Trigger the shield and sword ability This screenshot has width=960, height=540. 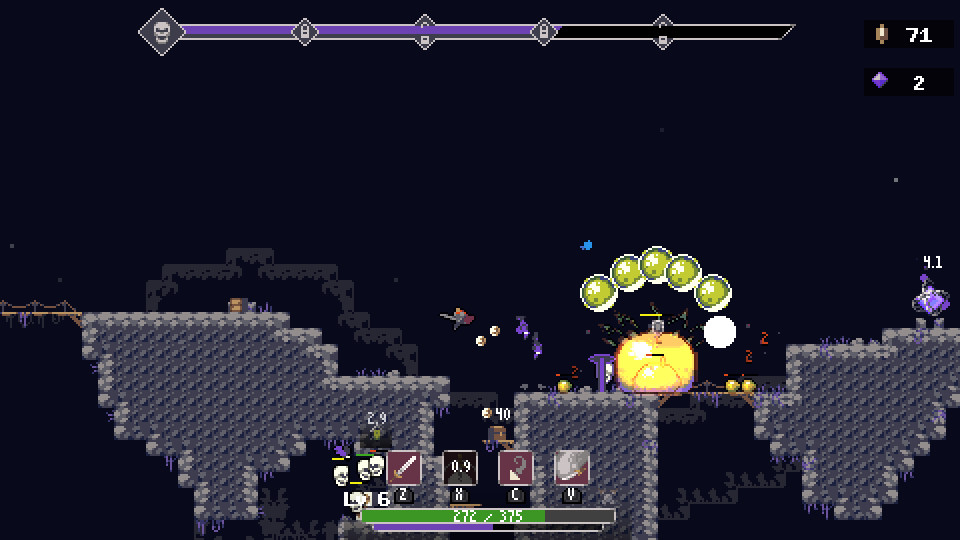(572, 467)
